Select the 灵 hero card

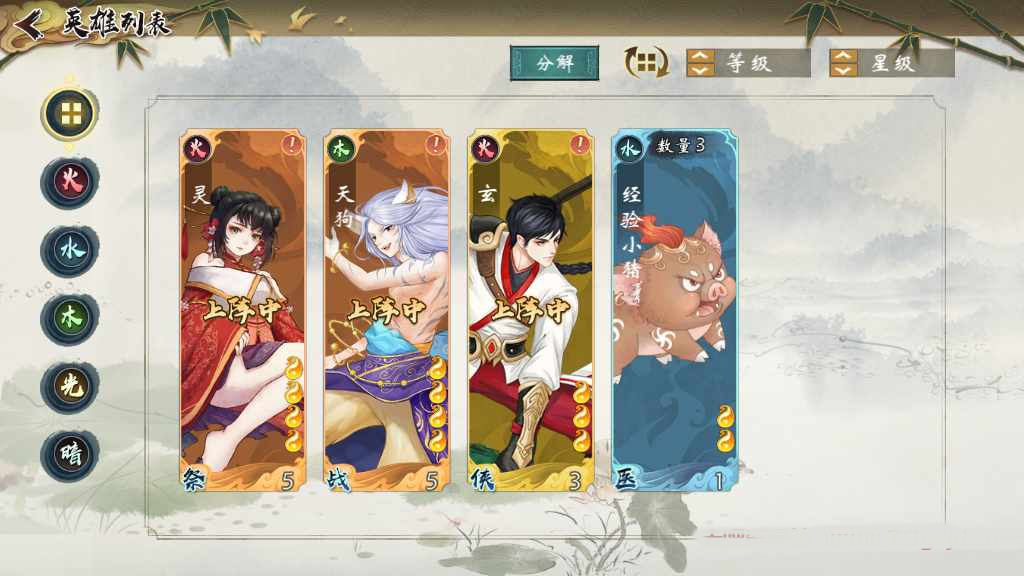[x=243, y=311]
